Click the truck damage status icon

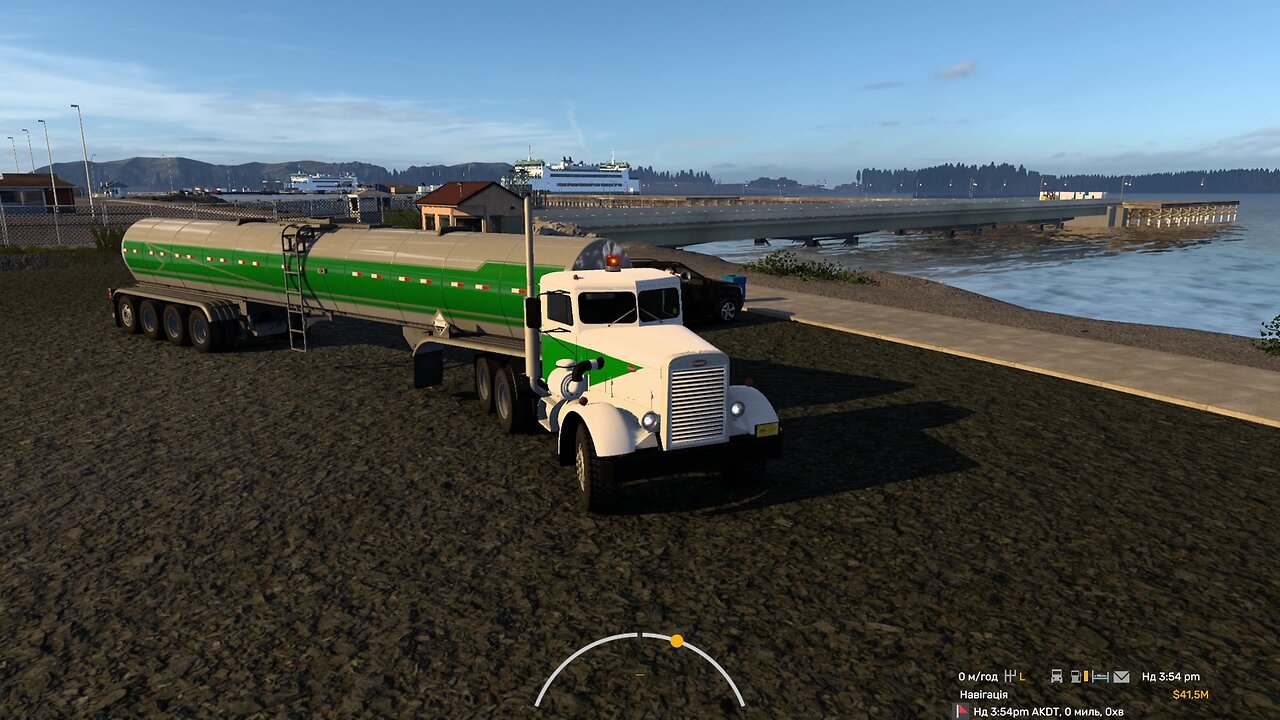click(1056, 677)
